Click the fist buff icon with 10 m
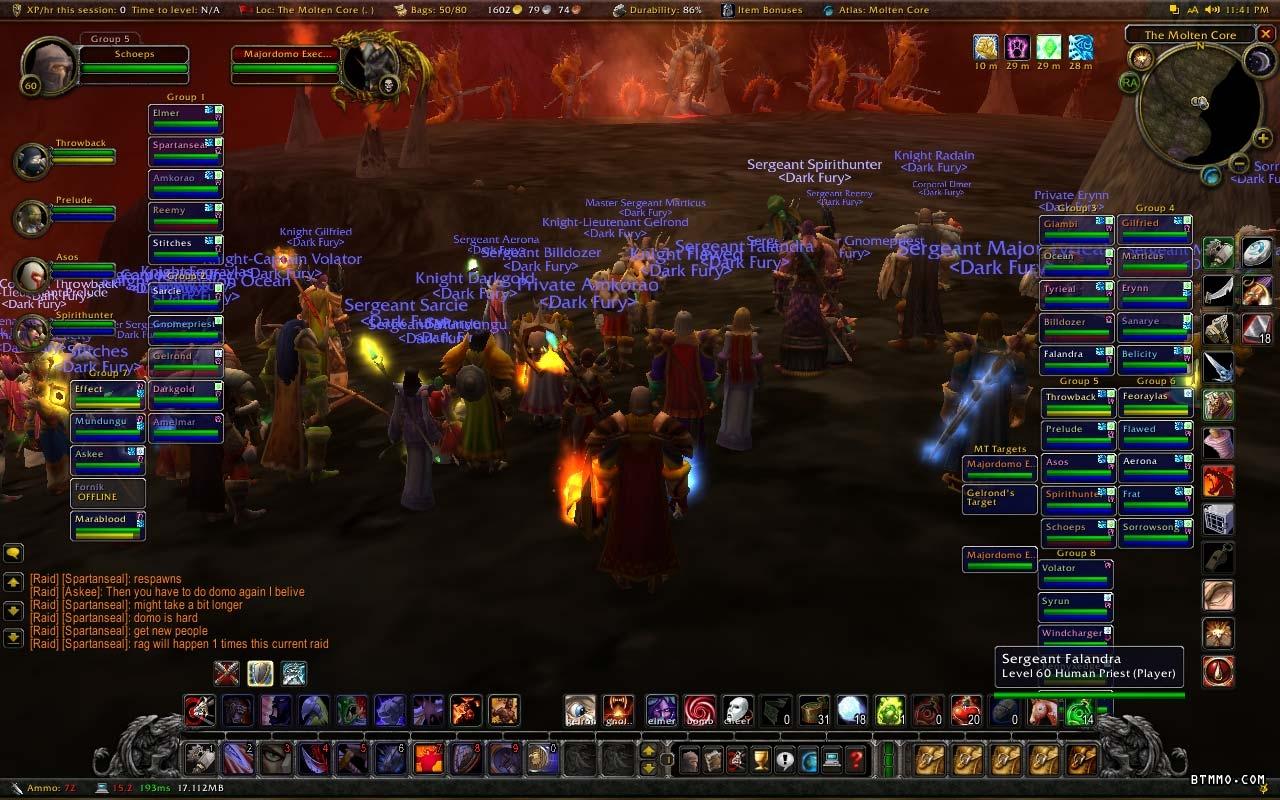The height and width of the screenshot is (800, 1280). [986, 47]
